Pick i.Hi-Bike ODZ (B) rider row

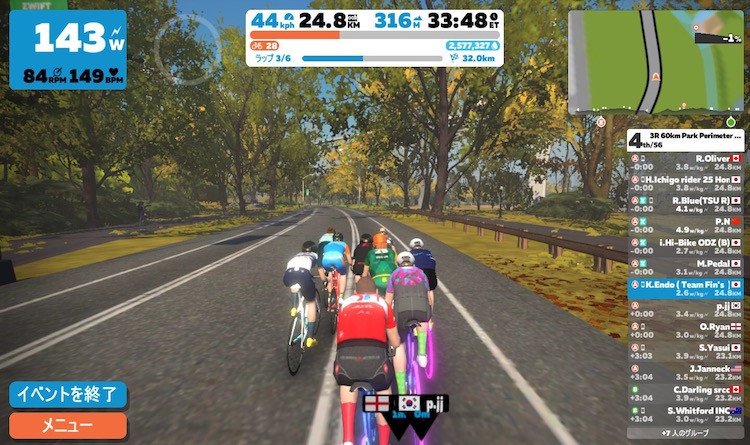click(687, 247)
